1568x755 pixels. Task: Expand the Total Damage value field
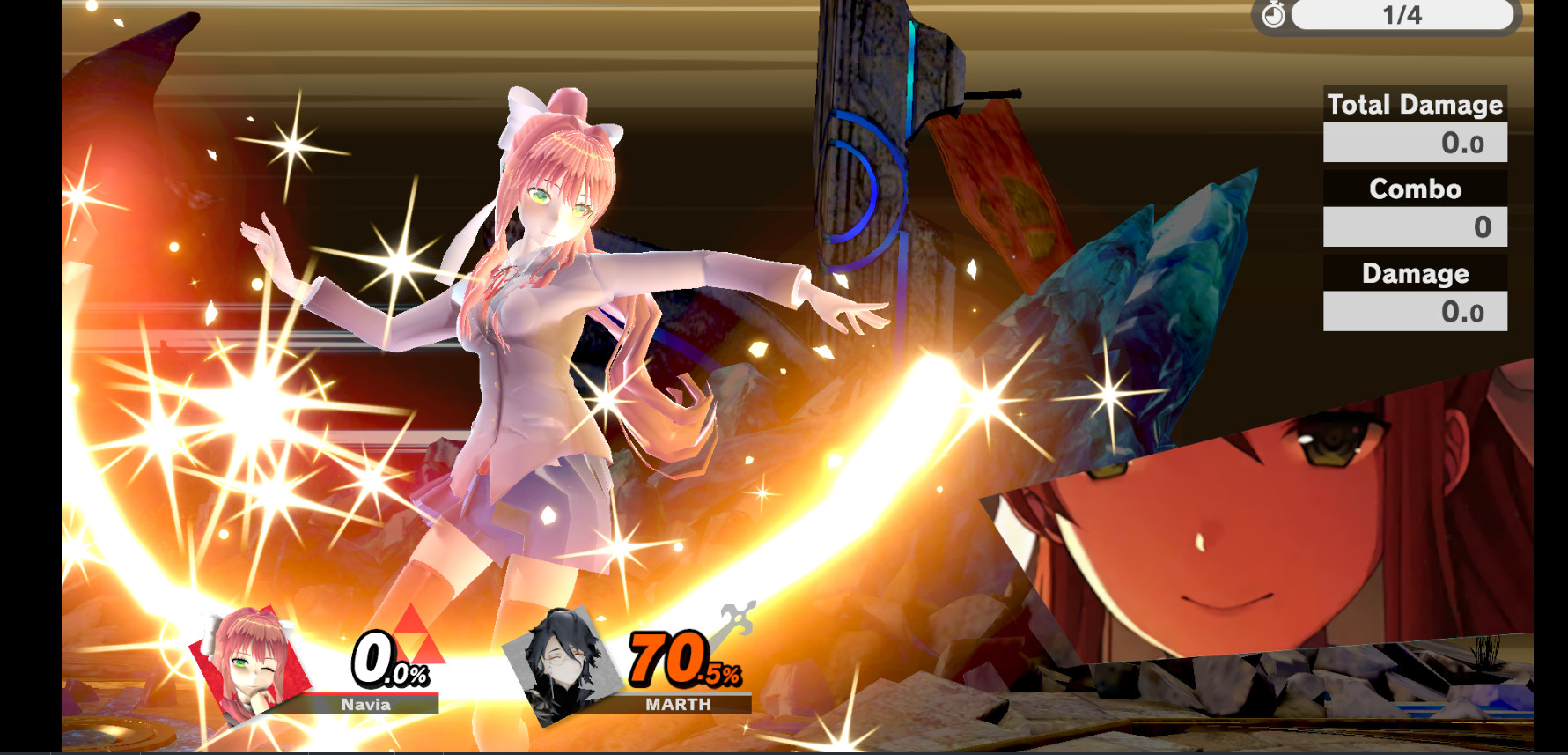coord(1415,142)
